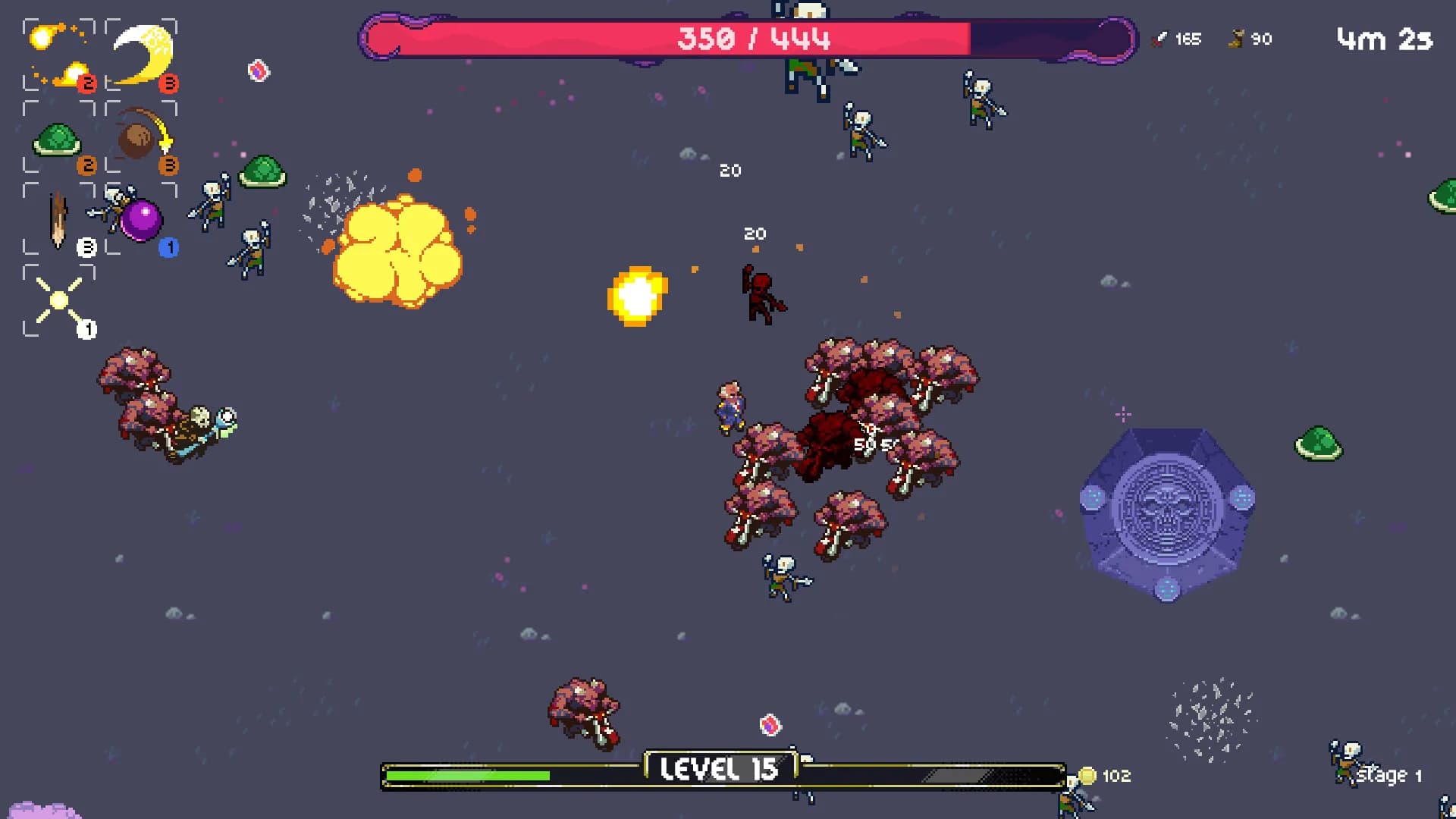Click the red level badge showing 2
The width and height of the screenshot is (1456, 819).
[x=88, y=84]
